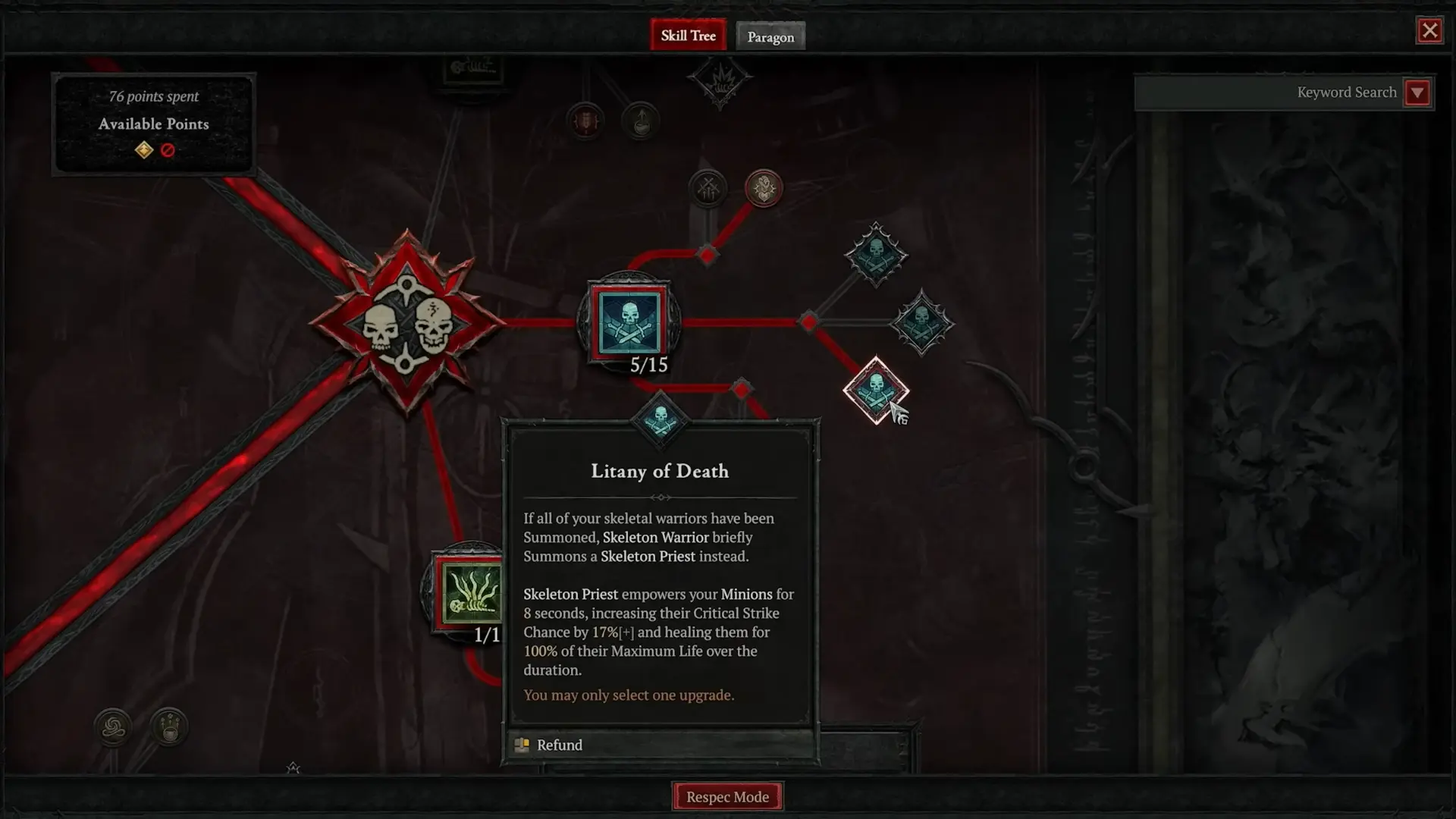
Task: Select the highlighted Litany of Death diamond node
Action: pyautogui.click(x=876, y=391)
